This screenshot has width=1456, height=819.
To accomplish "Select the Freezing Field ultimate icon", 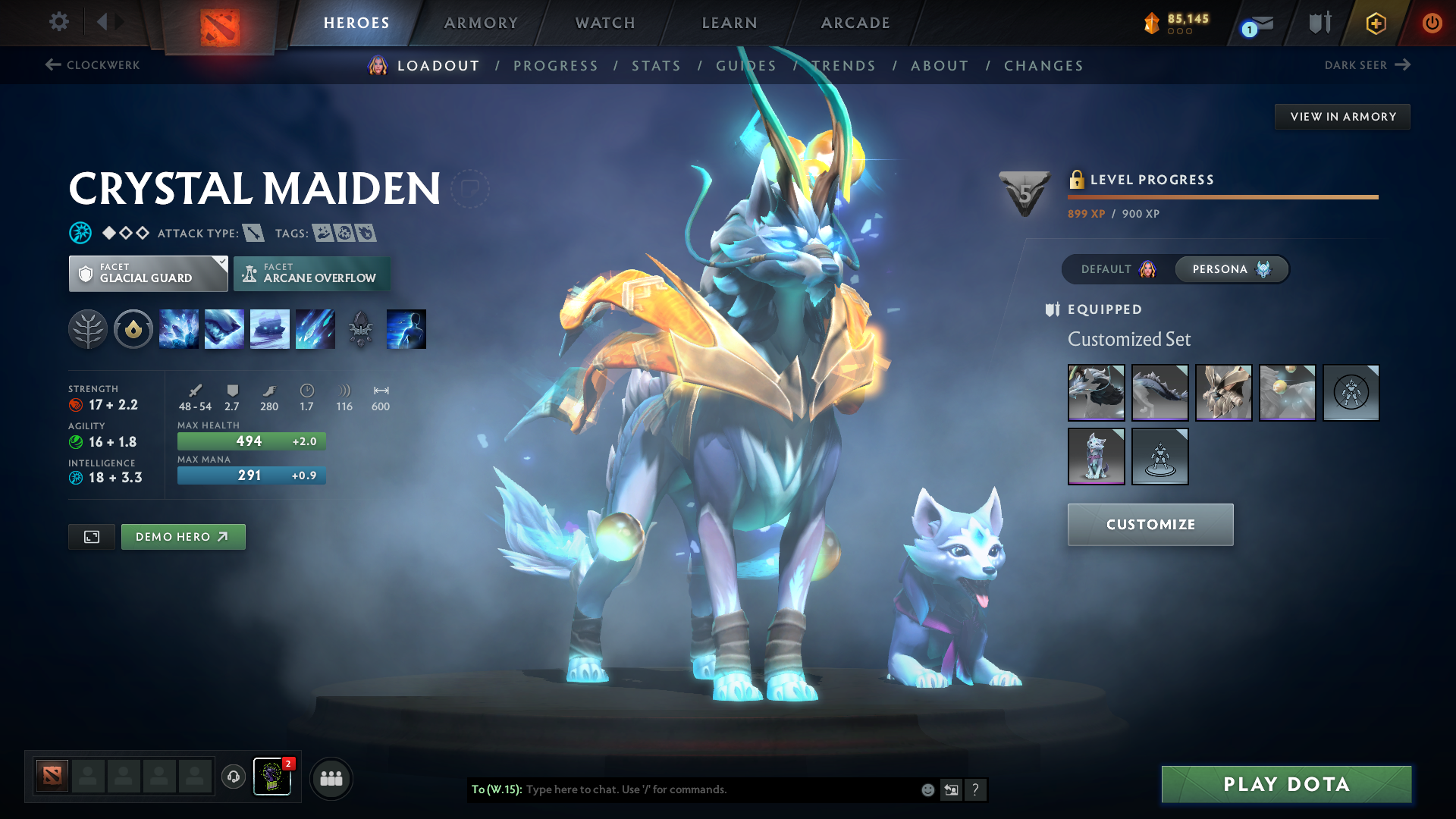I will tap(315, 328).
